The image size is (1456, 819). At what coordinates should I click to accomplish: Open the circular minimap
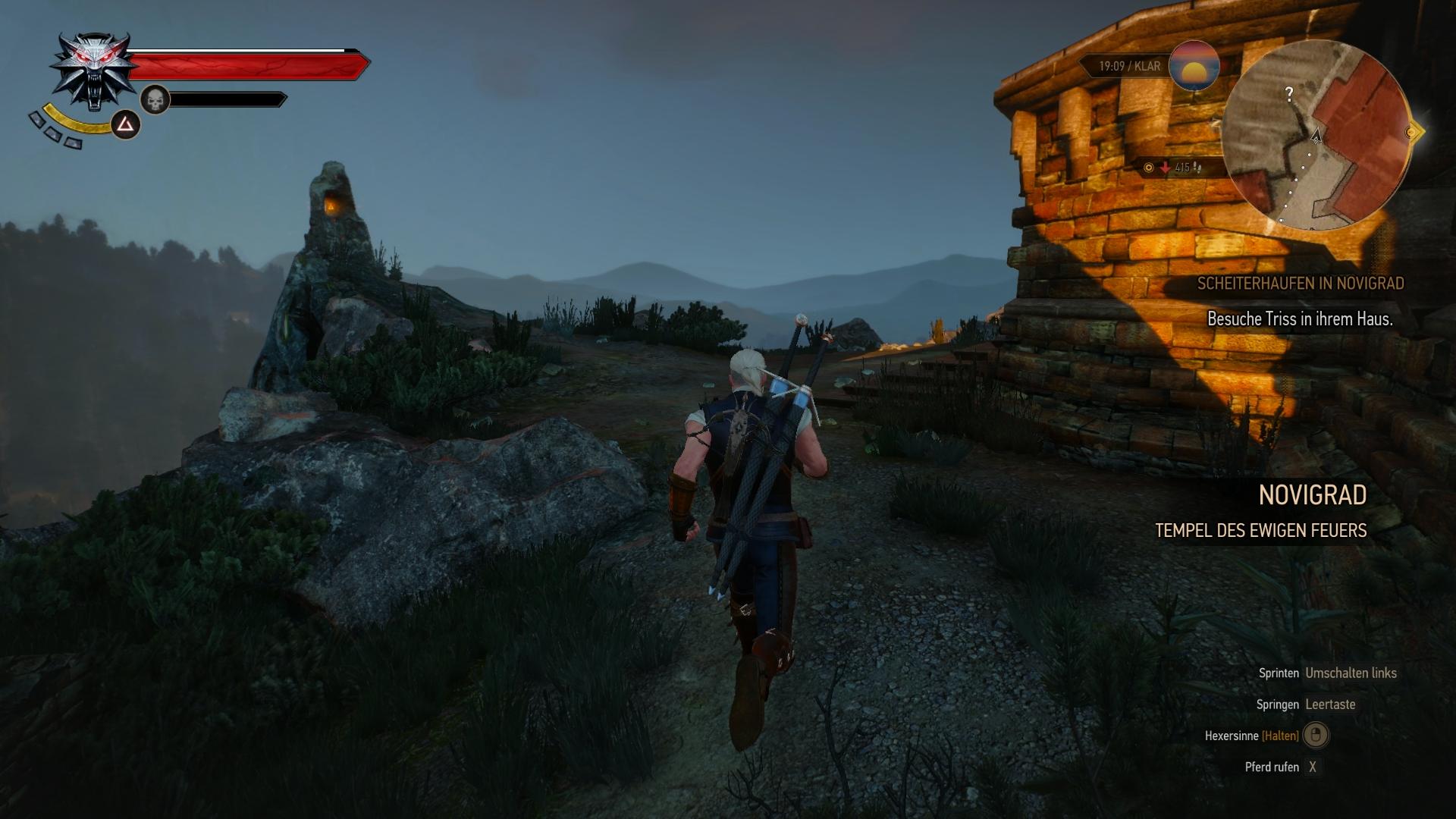(1316, 135)
